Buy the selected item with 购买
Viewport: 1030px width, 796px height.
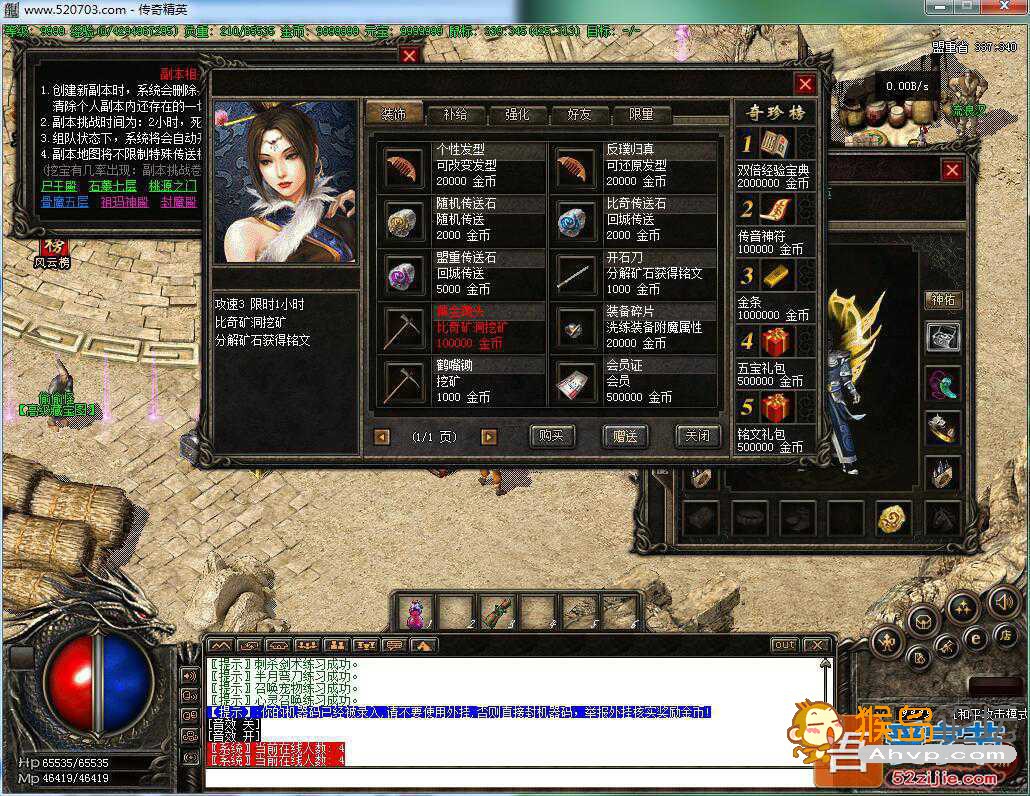click(552, 436)
